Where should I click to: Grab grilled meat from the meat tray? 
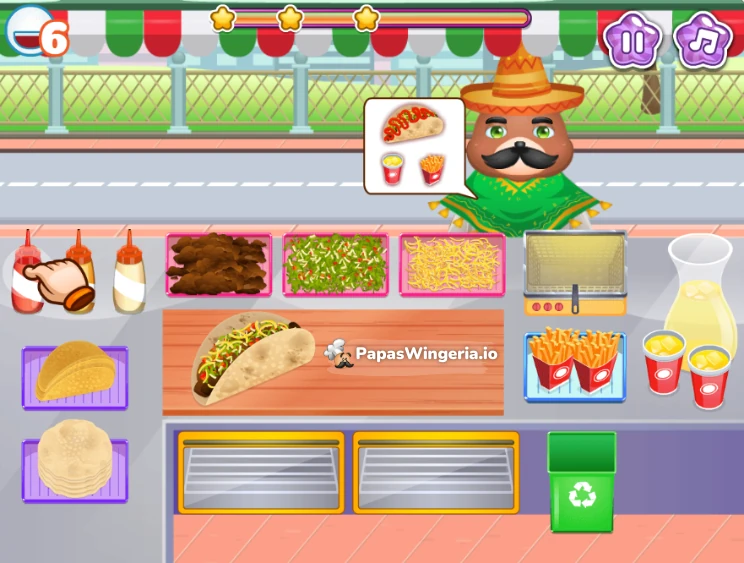[218, 265]
